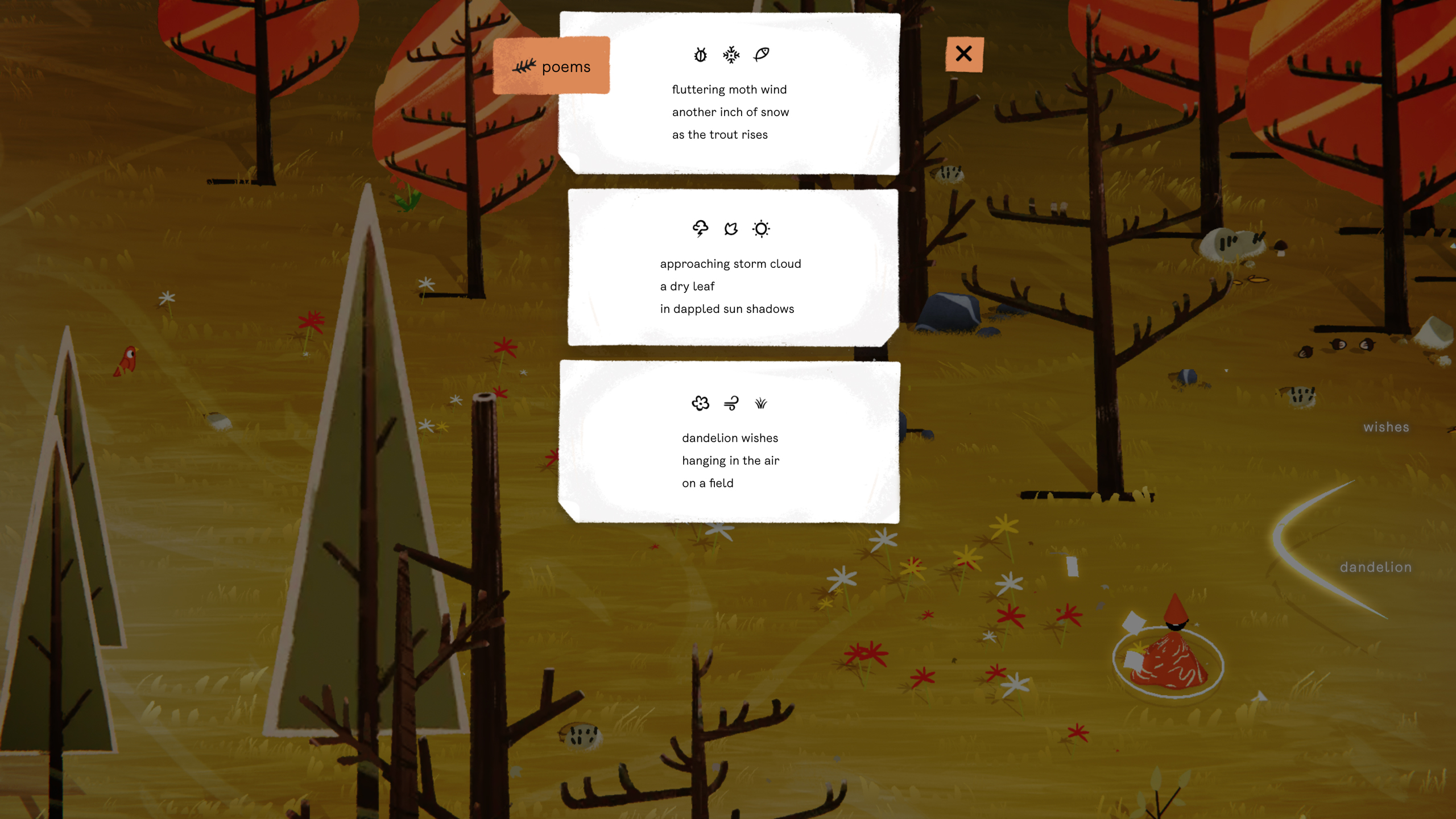Dismiss the poems panel with the X
This screenshot has height=819, width=1456.
[x=965, y=54]
